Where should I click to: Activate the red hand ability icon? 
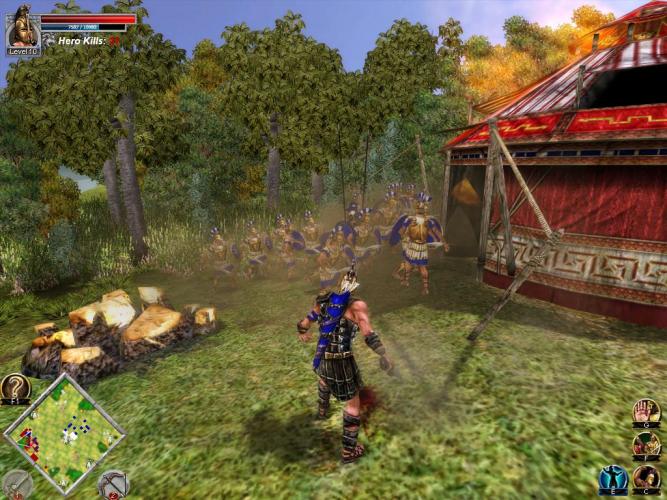tap(647, 411)
